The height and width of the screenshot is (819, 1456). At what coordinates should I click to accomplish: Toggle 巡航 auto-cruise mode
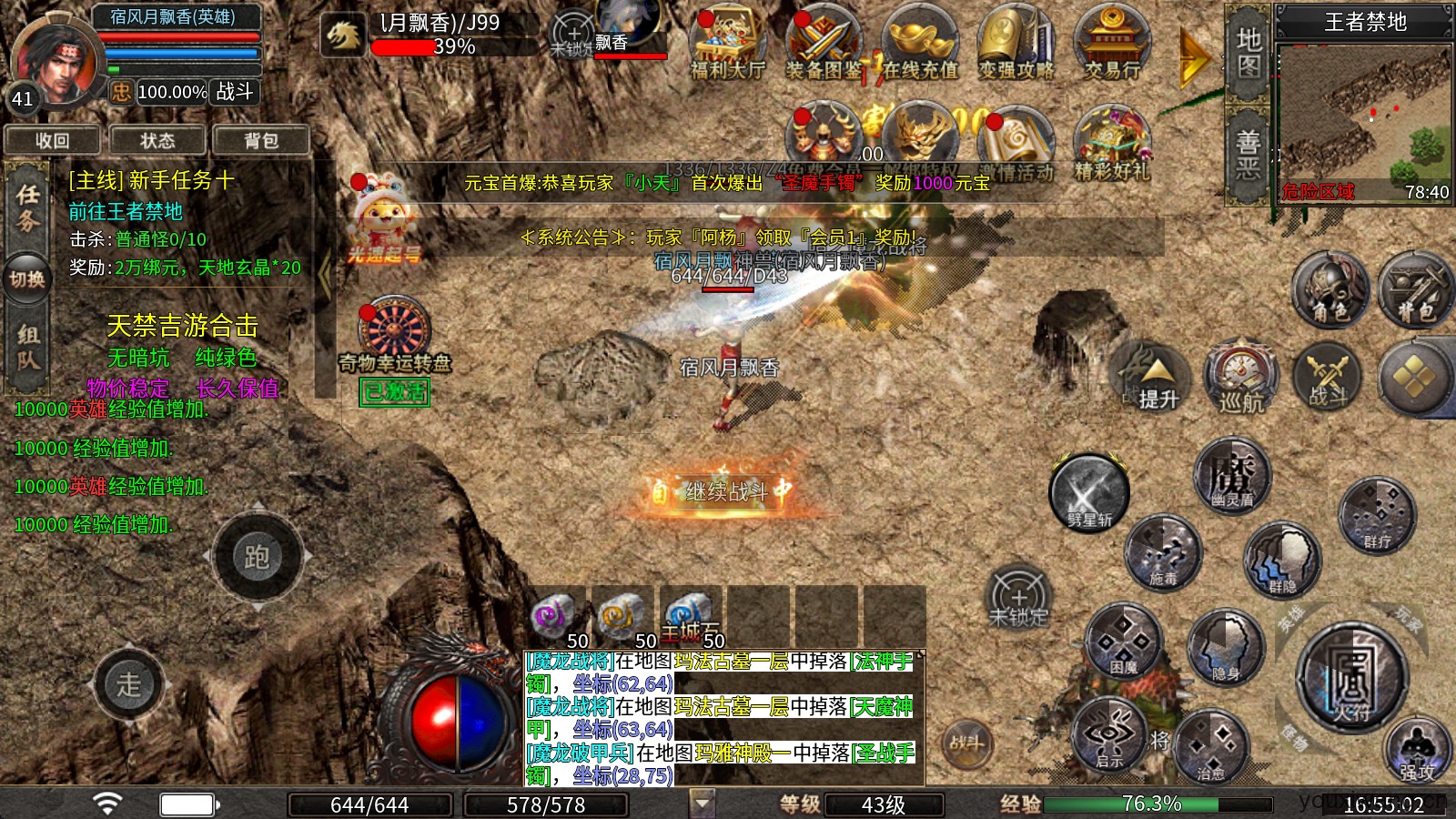pos(1241,376)
